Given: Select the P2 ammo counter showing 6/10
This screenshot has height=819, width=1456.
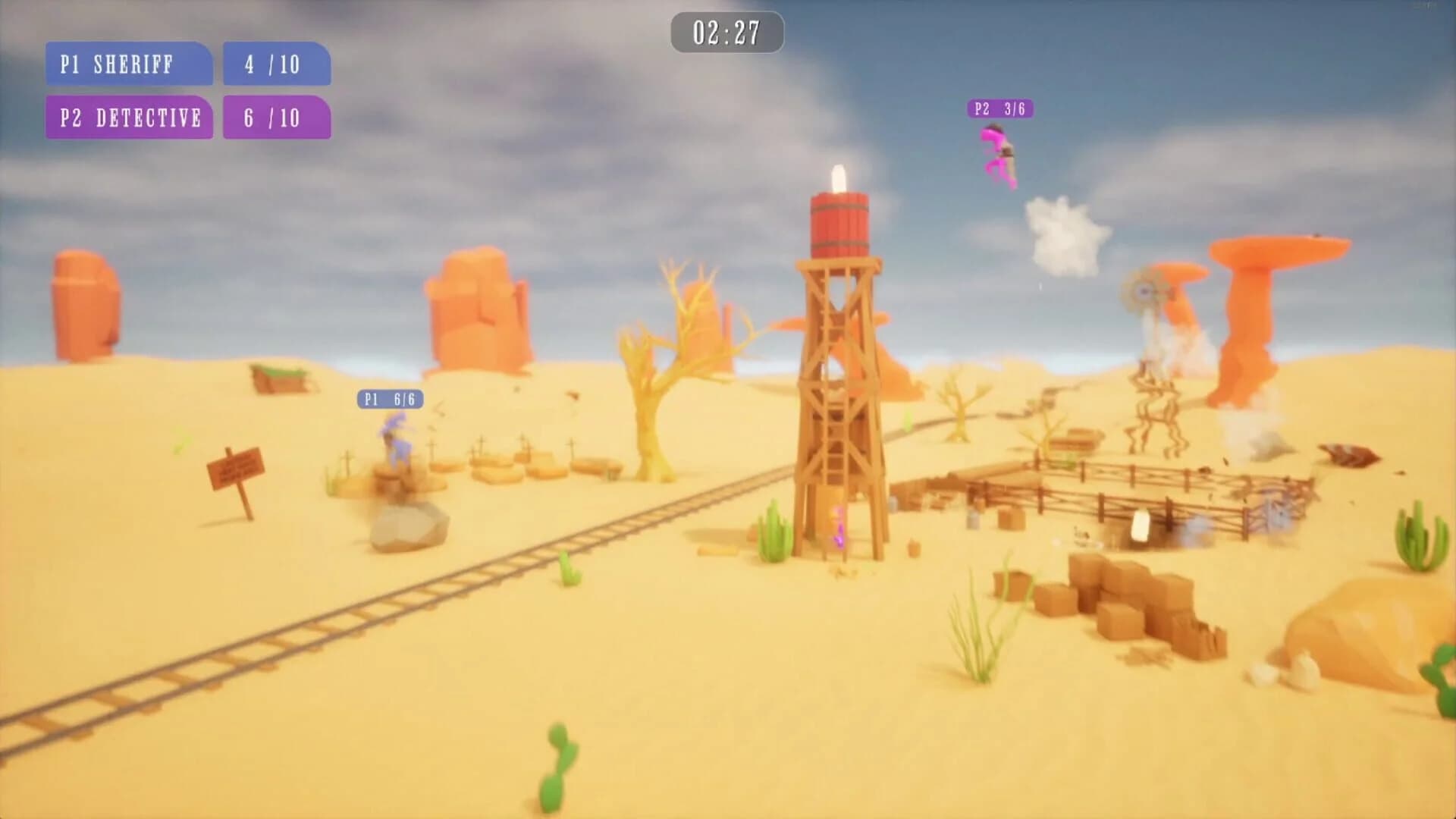Looking at the screenshot, I should [x=276, y=118].
